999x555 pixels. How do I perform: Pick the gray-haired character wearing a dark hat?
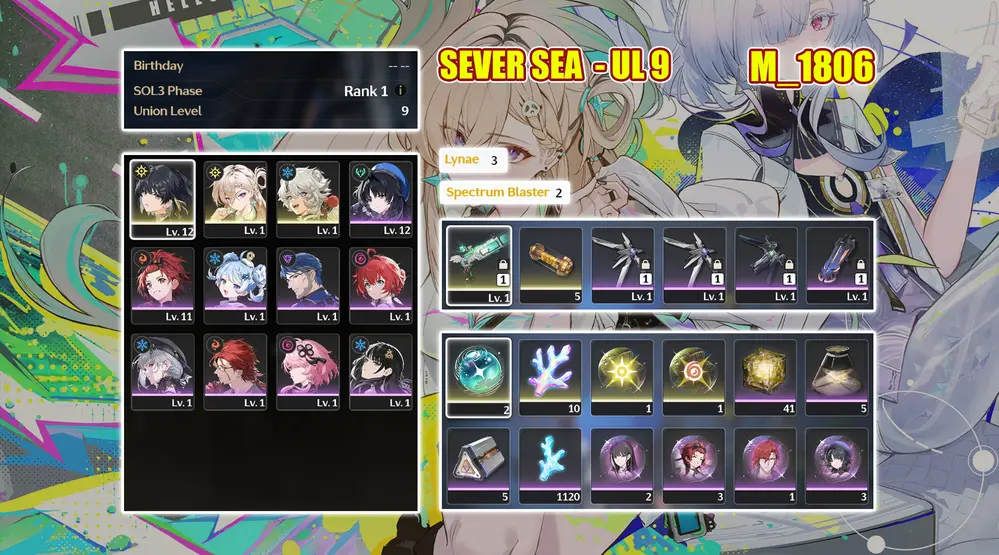pyautogui.click(x=163, y=370)
